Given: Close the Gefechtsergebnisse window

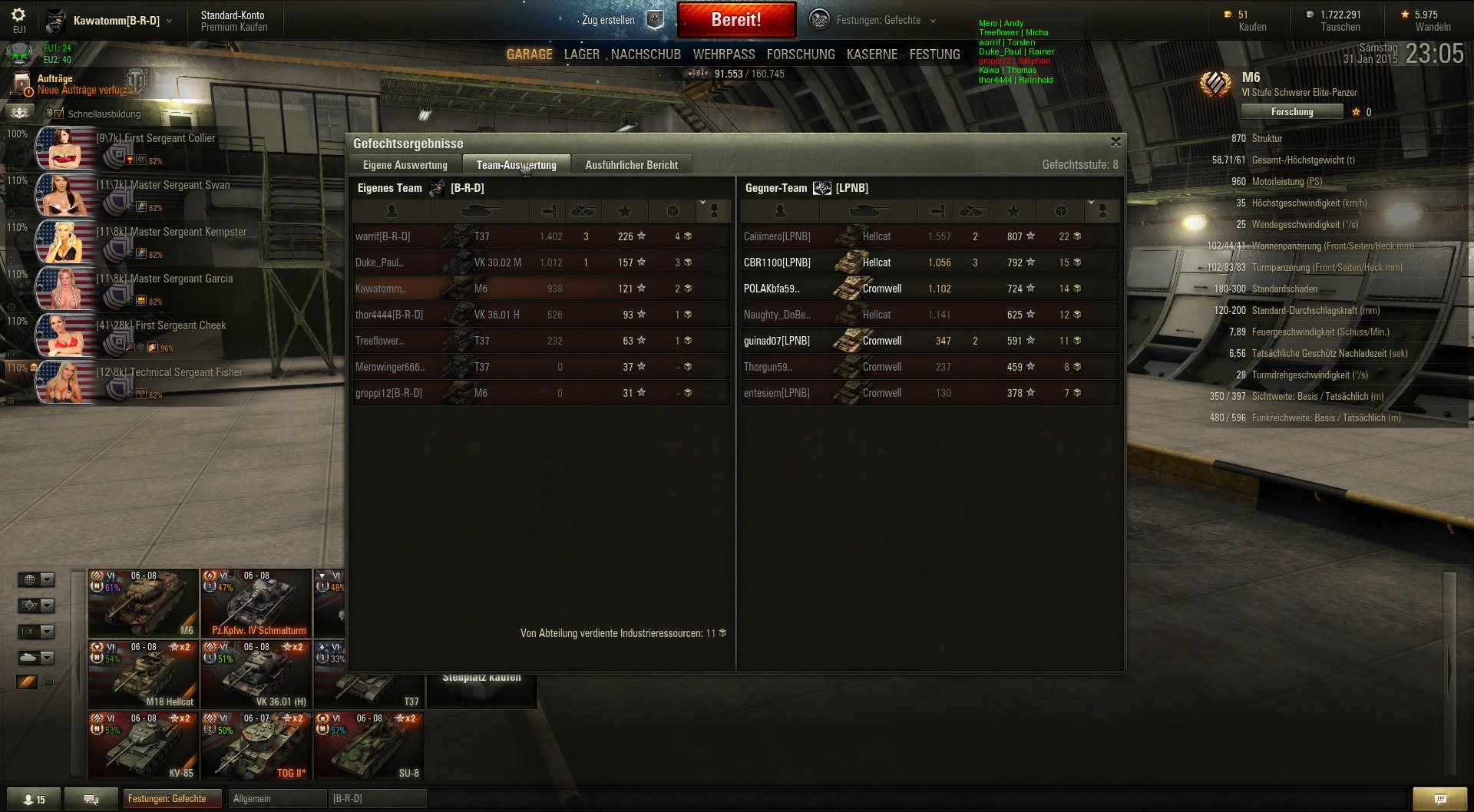Looking at the screenshot, I should click(x=1115, y=142).
